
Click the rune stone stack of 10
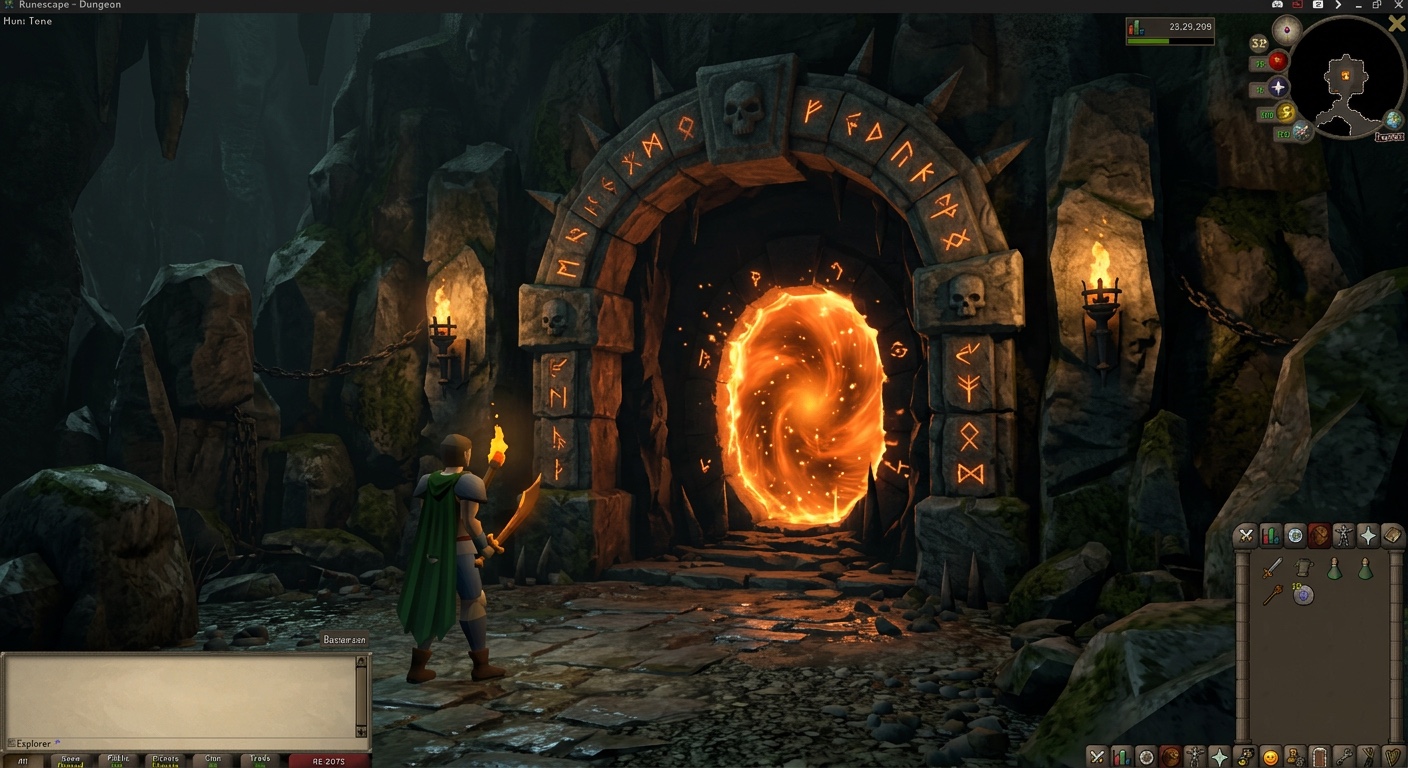tap(1303, 595)
